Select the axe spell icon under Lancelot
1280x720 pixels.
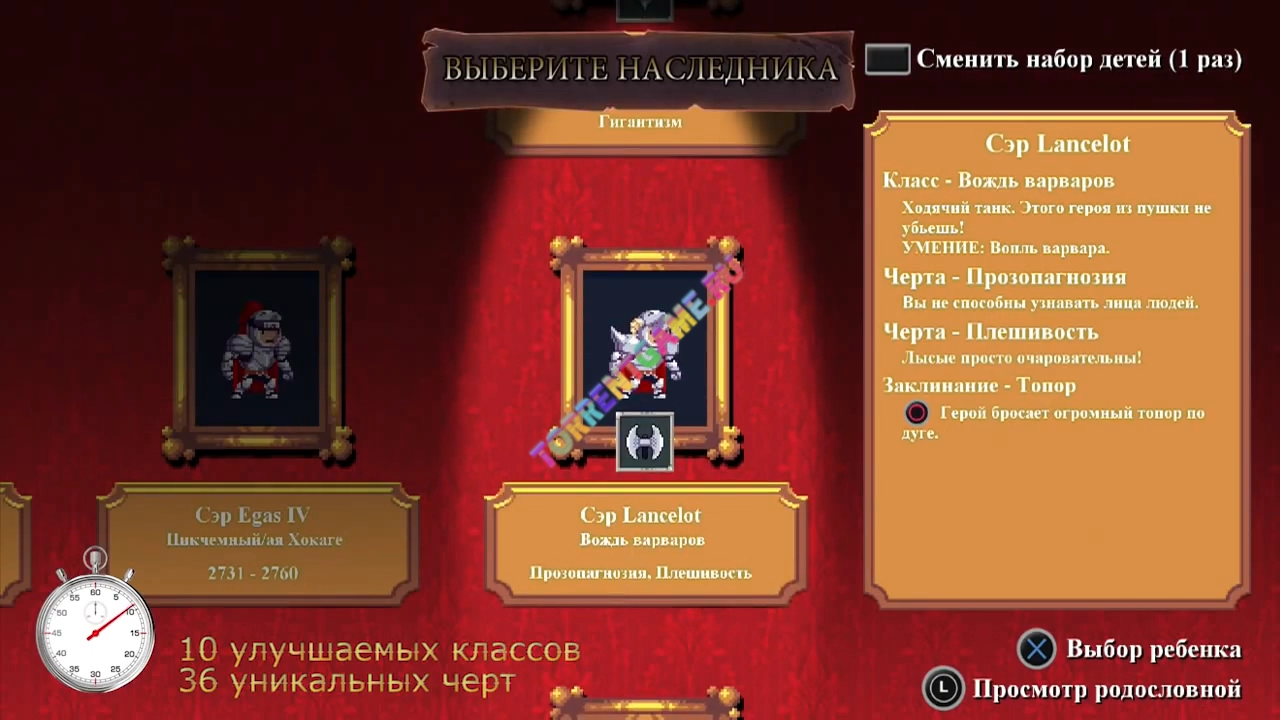643,440
